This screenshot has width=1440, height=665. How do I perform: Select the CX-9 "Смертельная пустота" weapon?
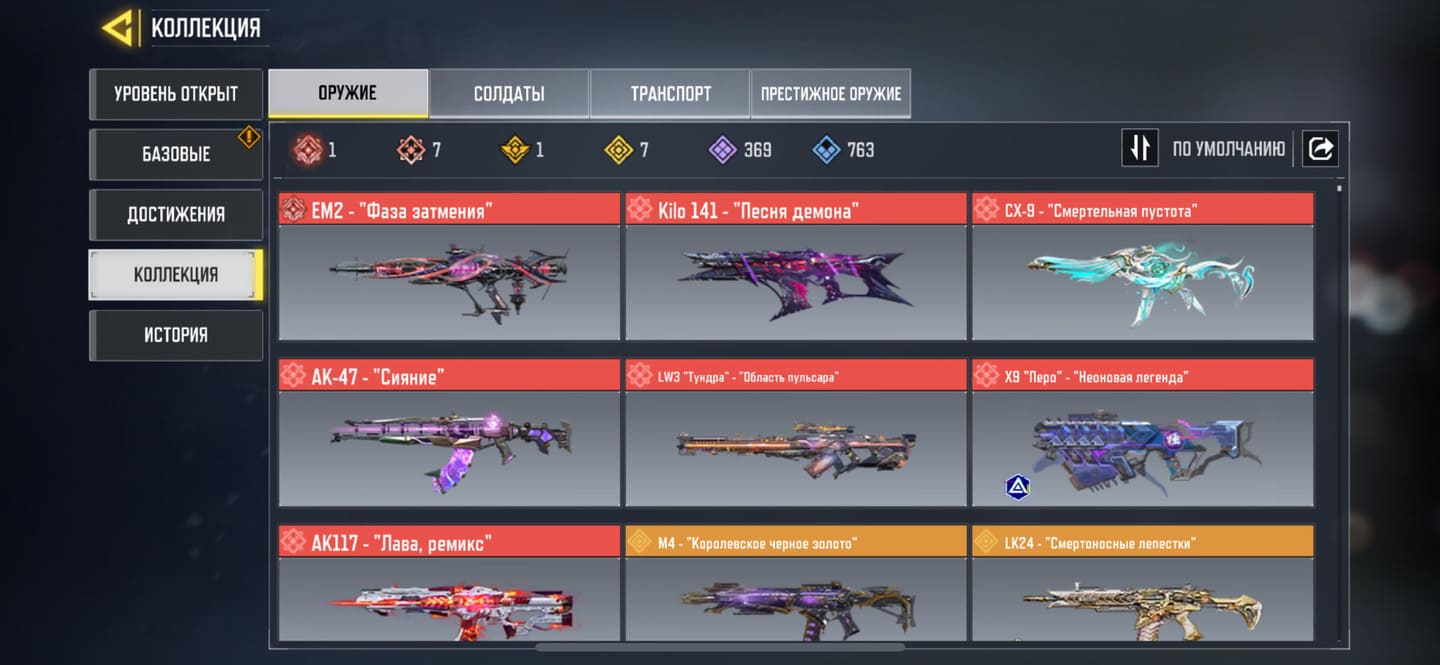[1142, 268]
